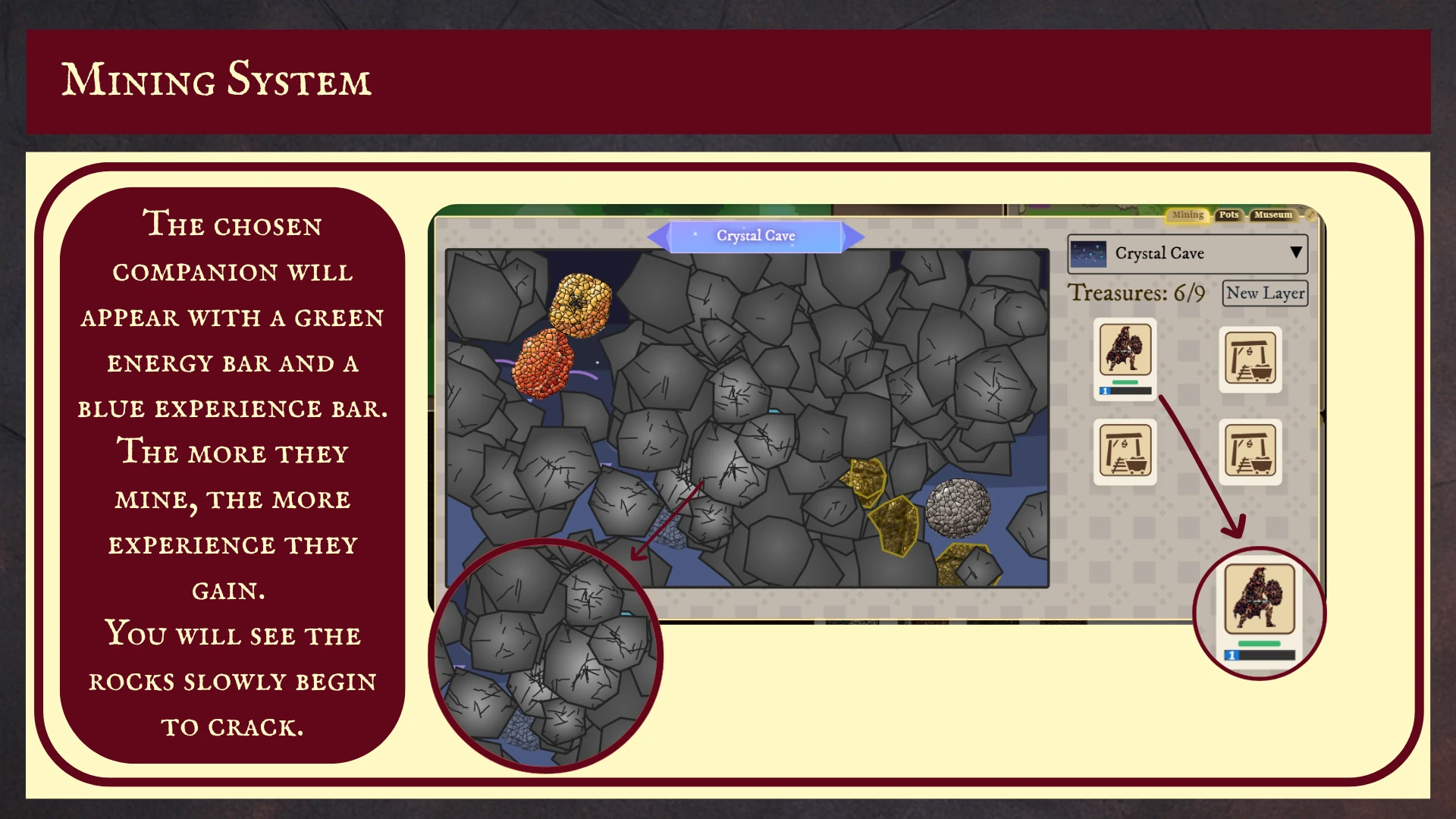
Task: Select the Mining tab
Action: [x=1187, y=215]
